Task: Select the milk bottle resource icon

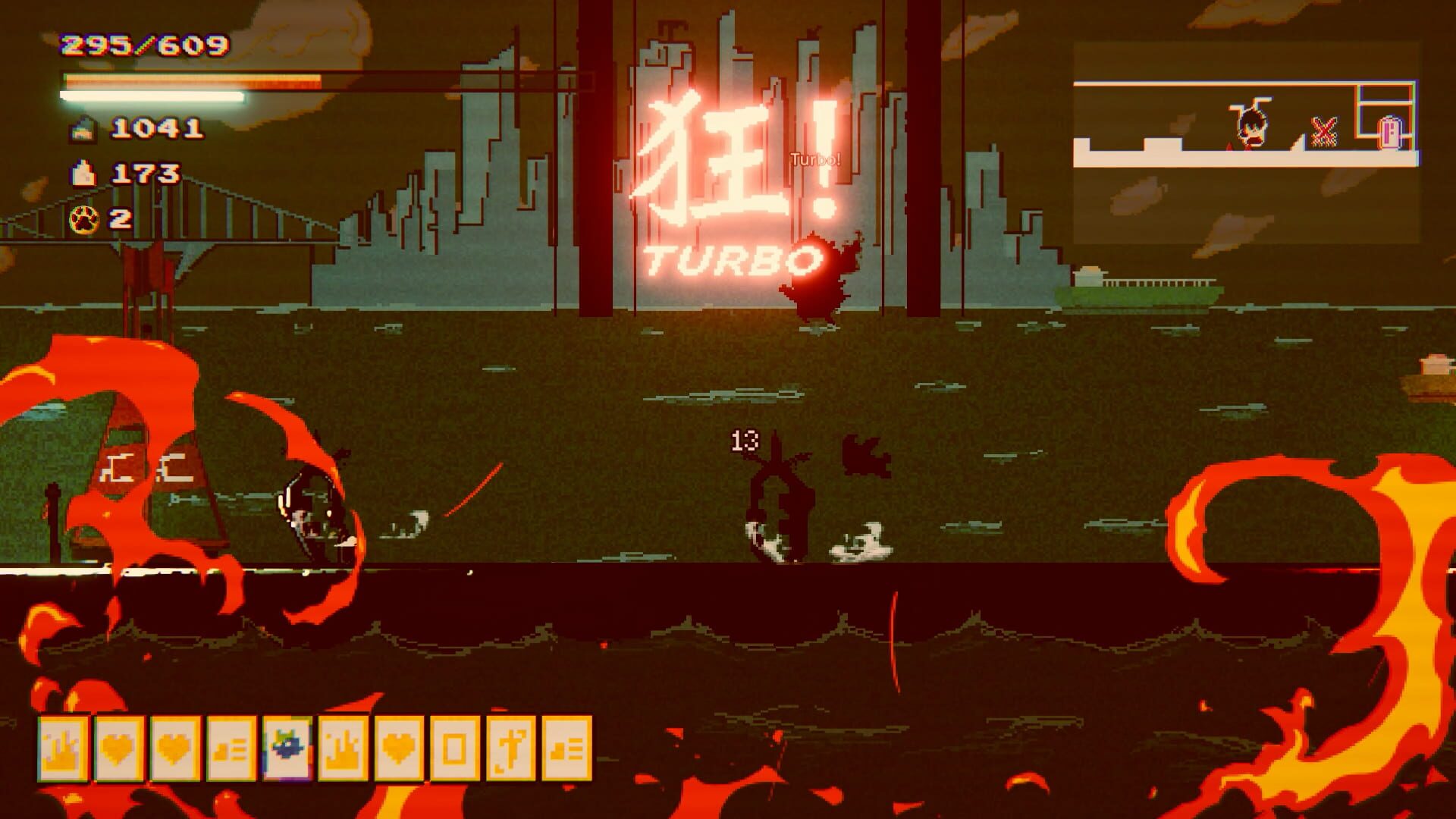Action: coord(83,173)
